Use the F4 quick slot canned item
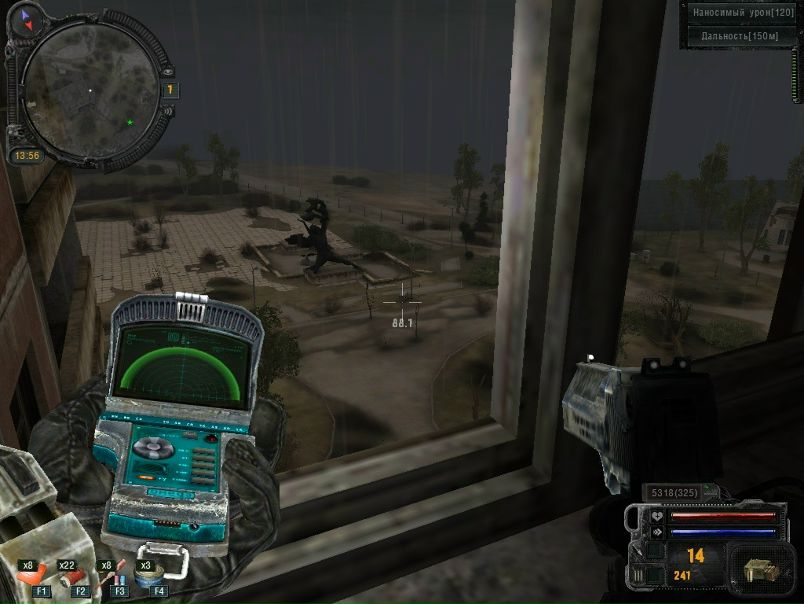804x604 pixels. point(153,576)
